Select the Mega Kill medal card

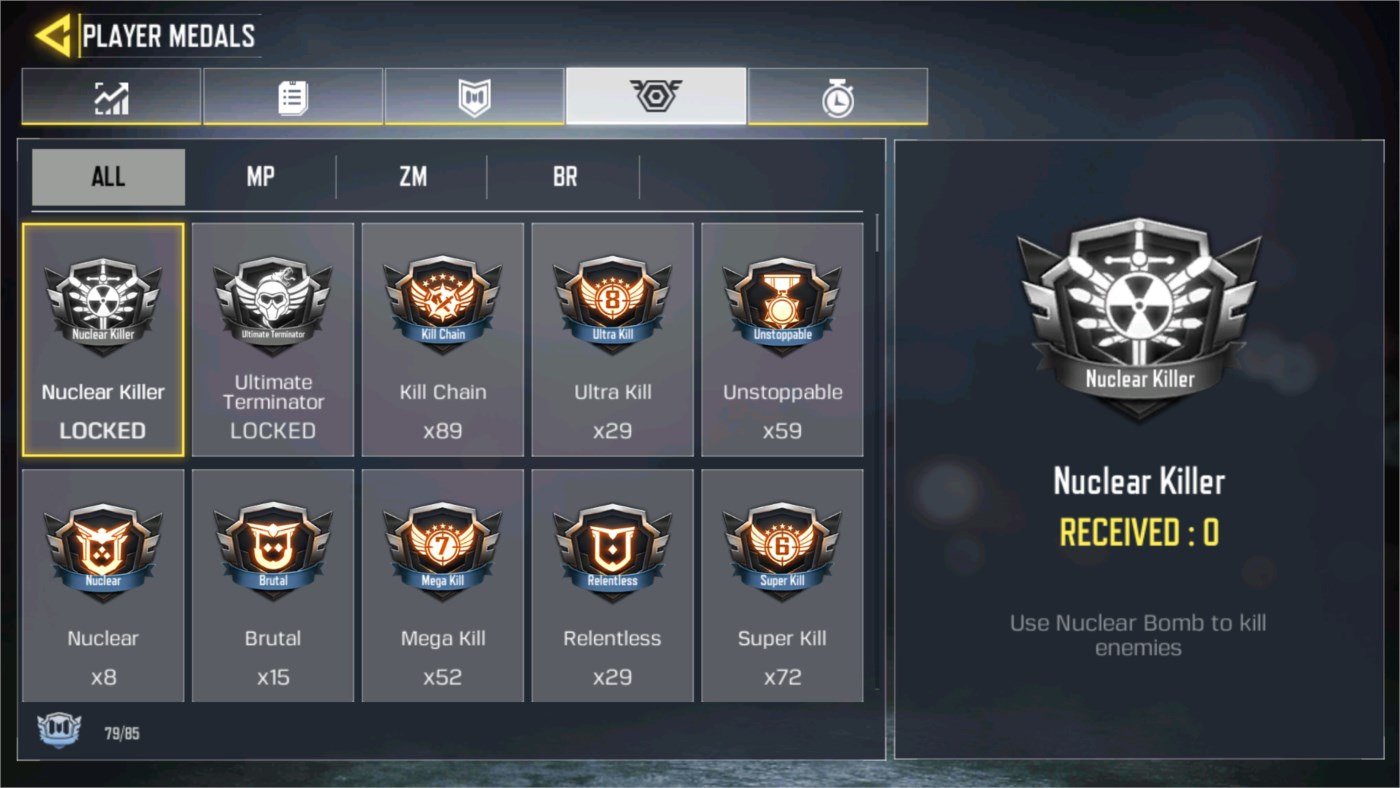(443, 585)
